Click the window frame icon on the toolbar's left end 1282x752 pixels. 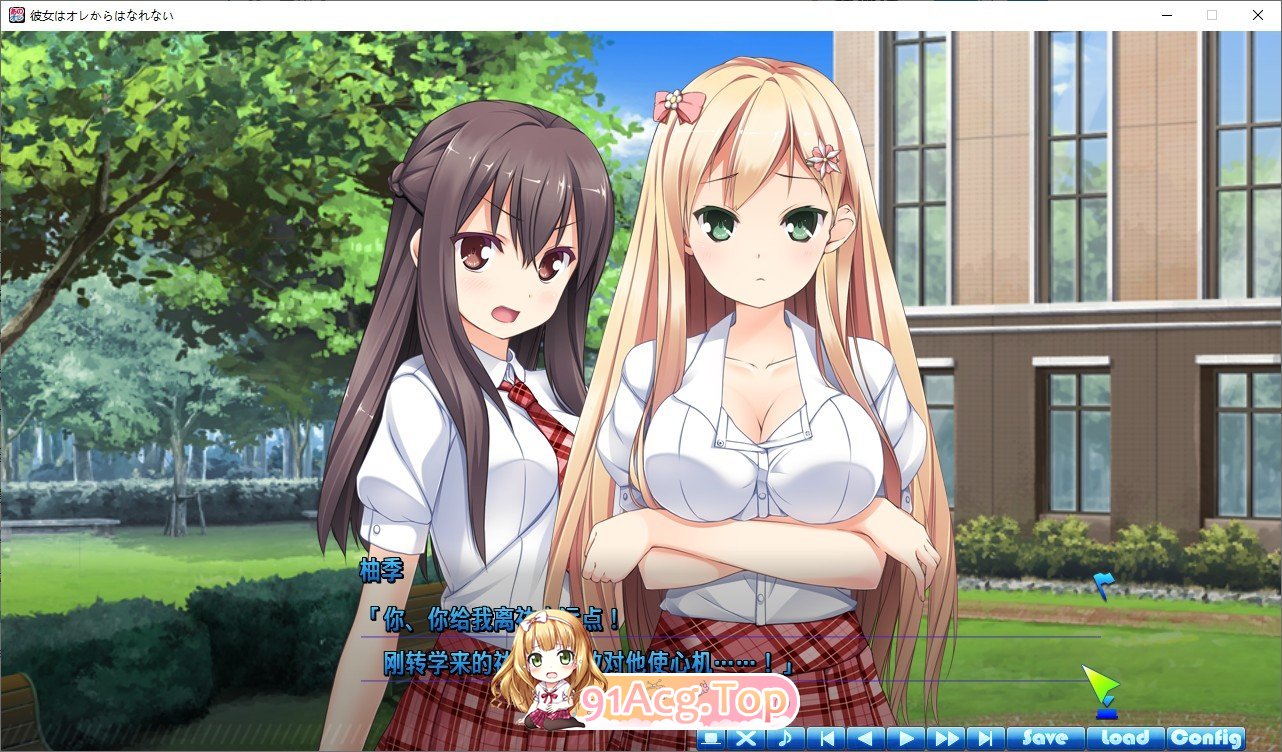[712, 738]
